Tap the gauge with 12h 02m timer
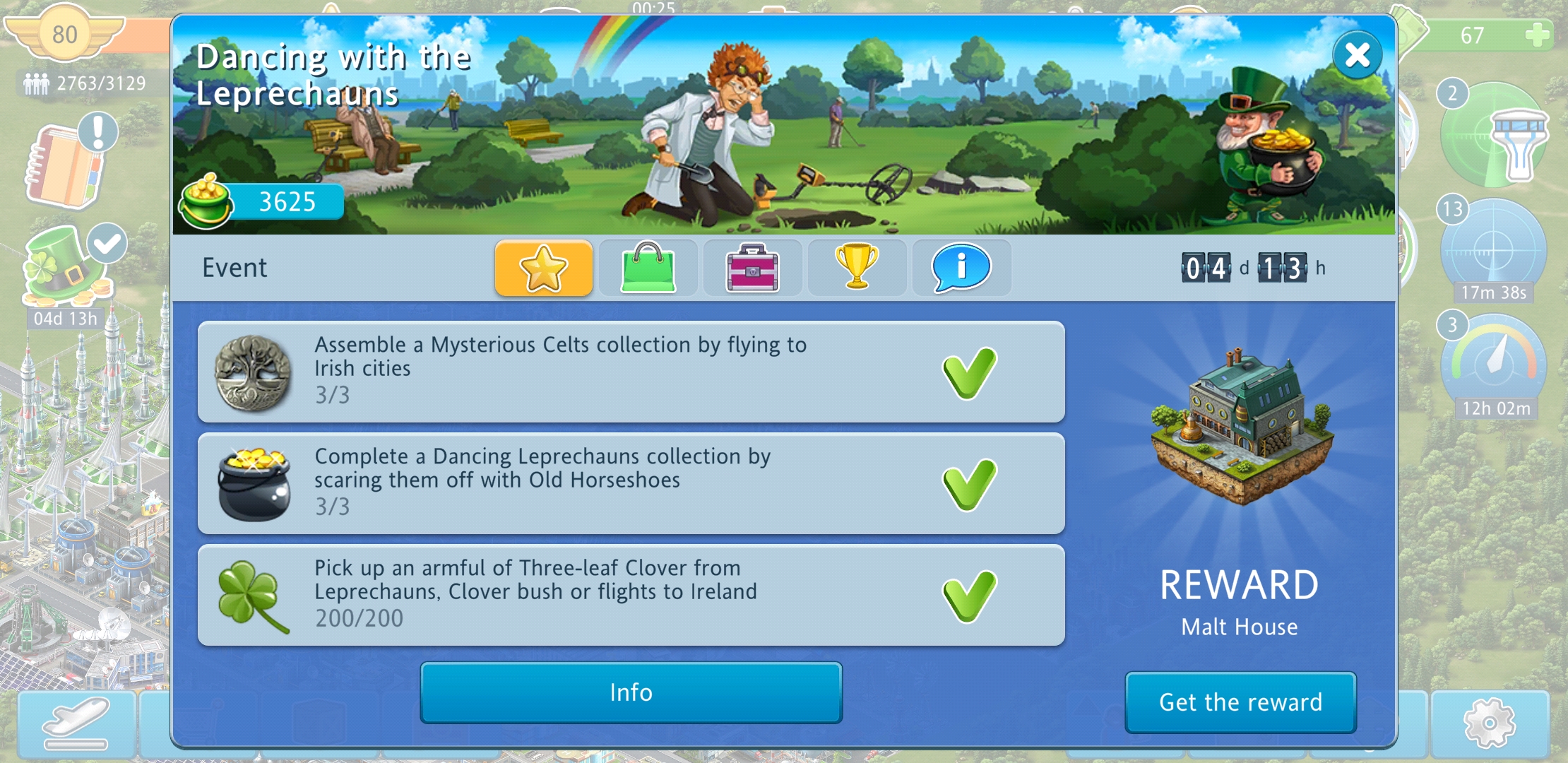 (1493, 365)
